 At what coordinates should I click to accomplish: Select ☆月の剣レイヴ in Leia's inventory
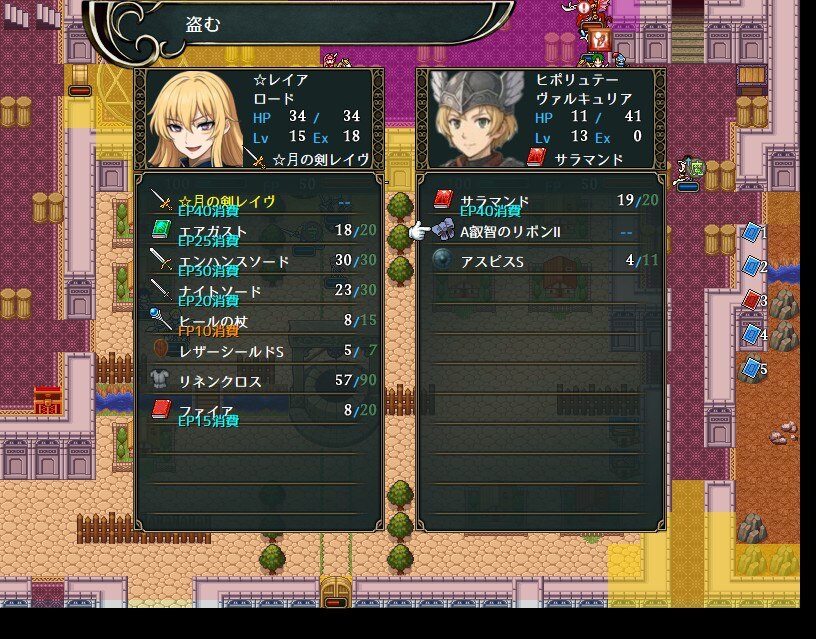pyautogui.click(x=258, y=201)
